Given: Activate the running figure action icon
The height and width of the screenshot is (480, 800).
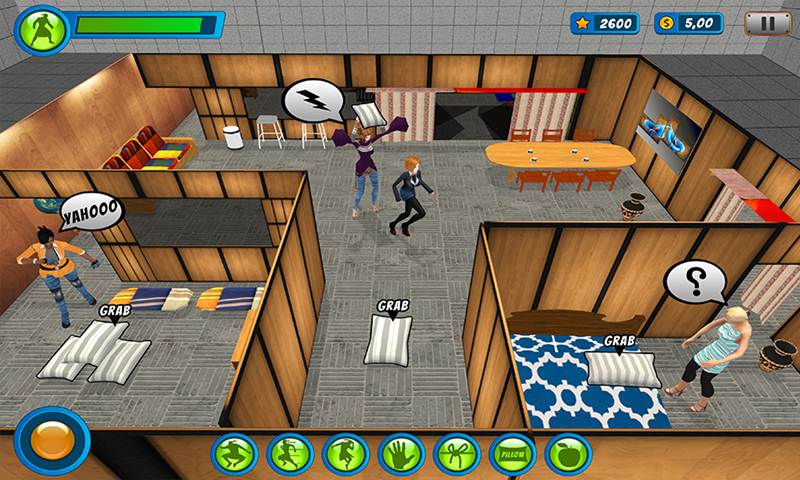Looking at the screenshot, I should (x=290, y=454).
